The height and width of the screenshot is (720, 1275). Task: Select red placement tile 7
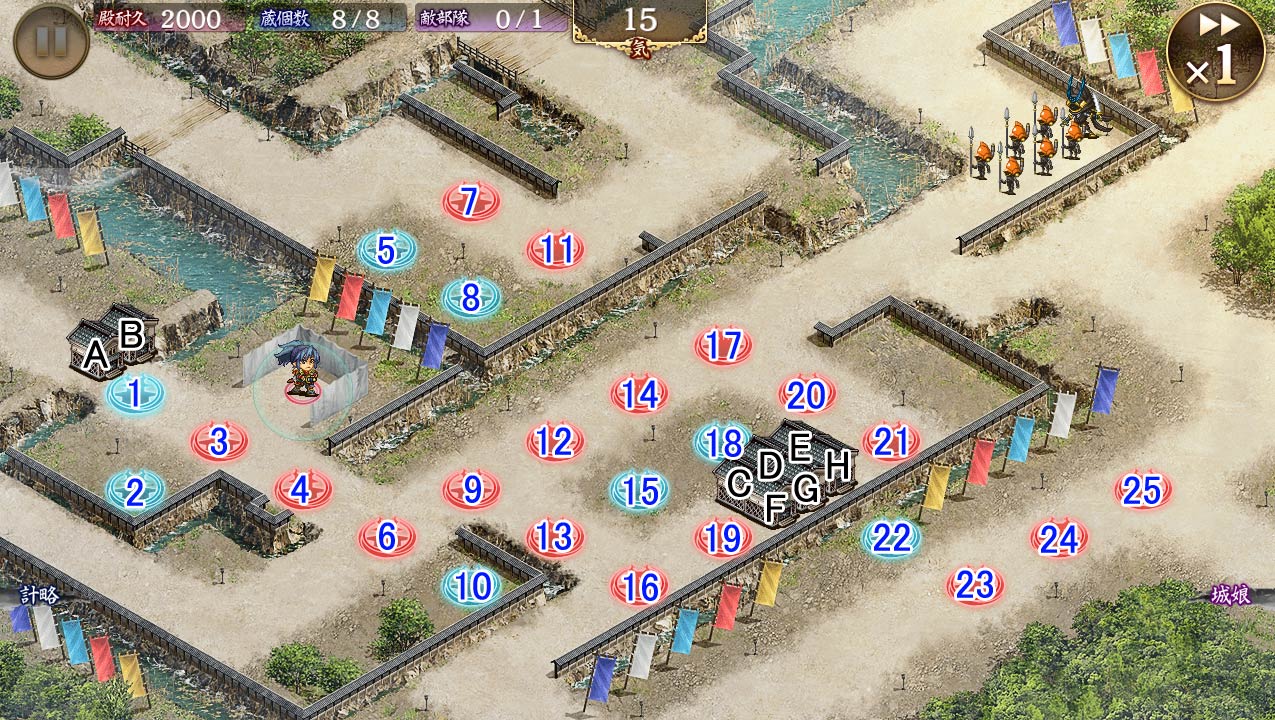(470, 202)
